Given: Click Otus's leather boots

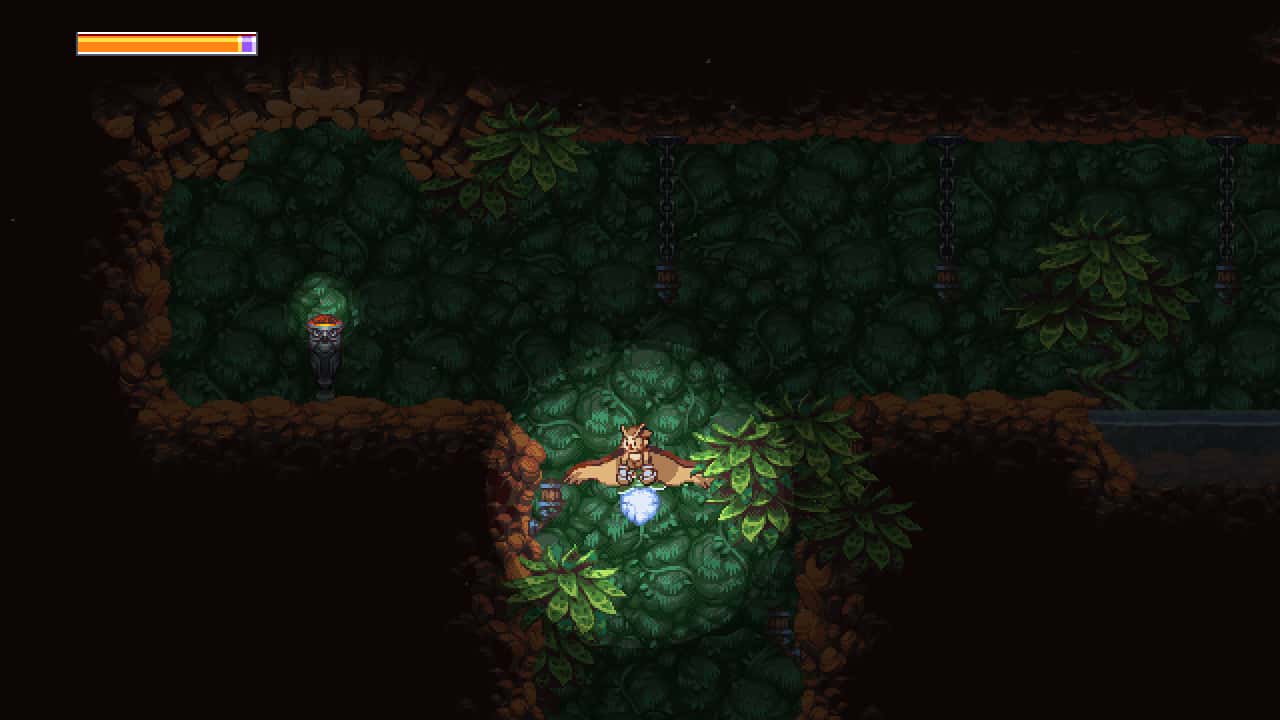Looking at the screenshot, I should tap(636, 477).
